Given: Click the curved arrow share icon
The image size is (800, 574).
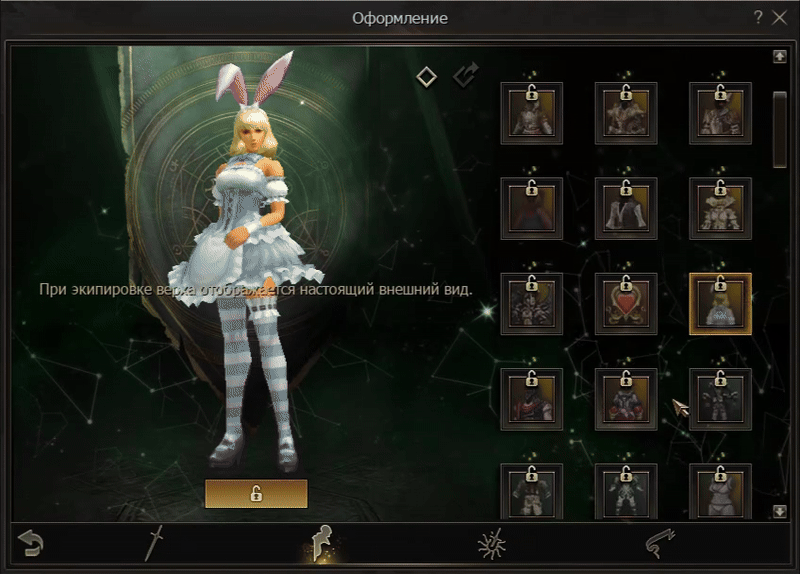Looking at the screenshot, I should point(465,76).
